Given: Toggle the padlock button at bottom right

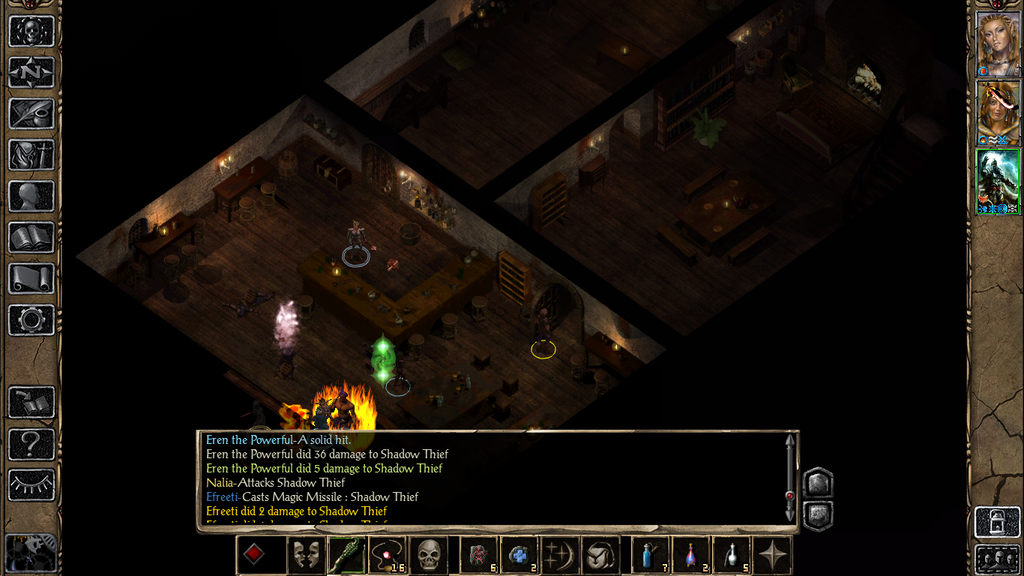Looking at the screenshot, I should click(x=997, y=521).
